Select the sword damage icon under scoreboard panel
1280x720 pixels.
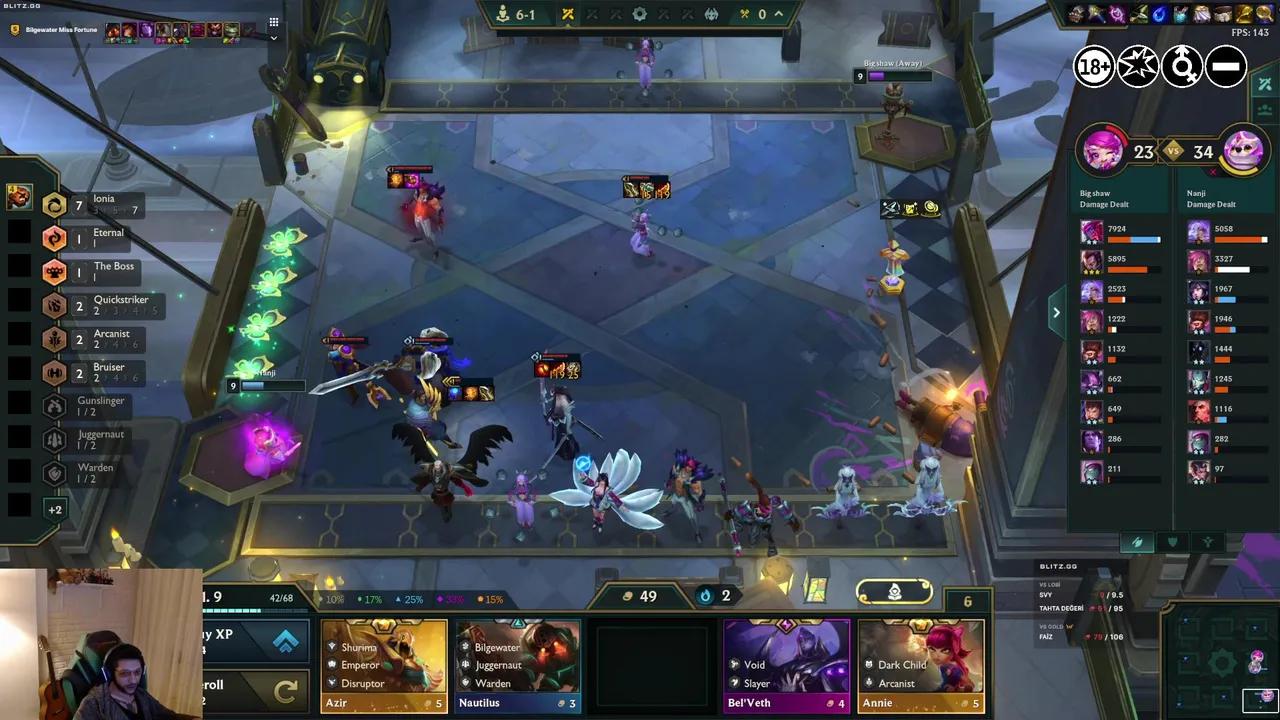(1137, 543)
